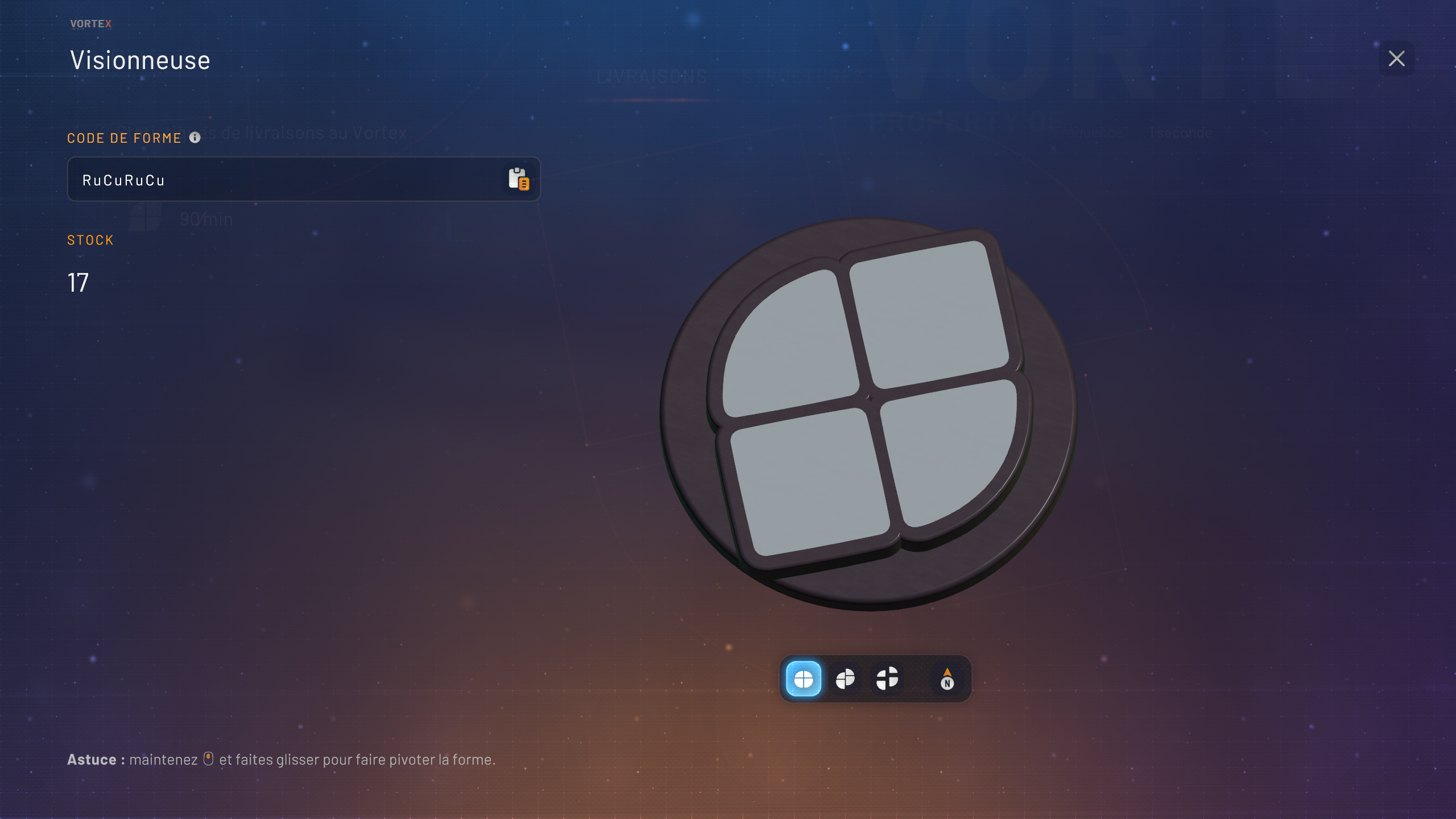Switch to the exploded quarters view
Image resolution: width=1456 pixels, height=819 pixels.
887,679
